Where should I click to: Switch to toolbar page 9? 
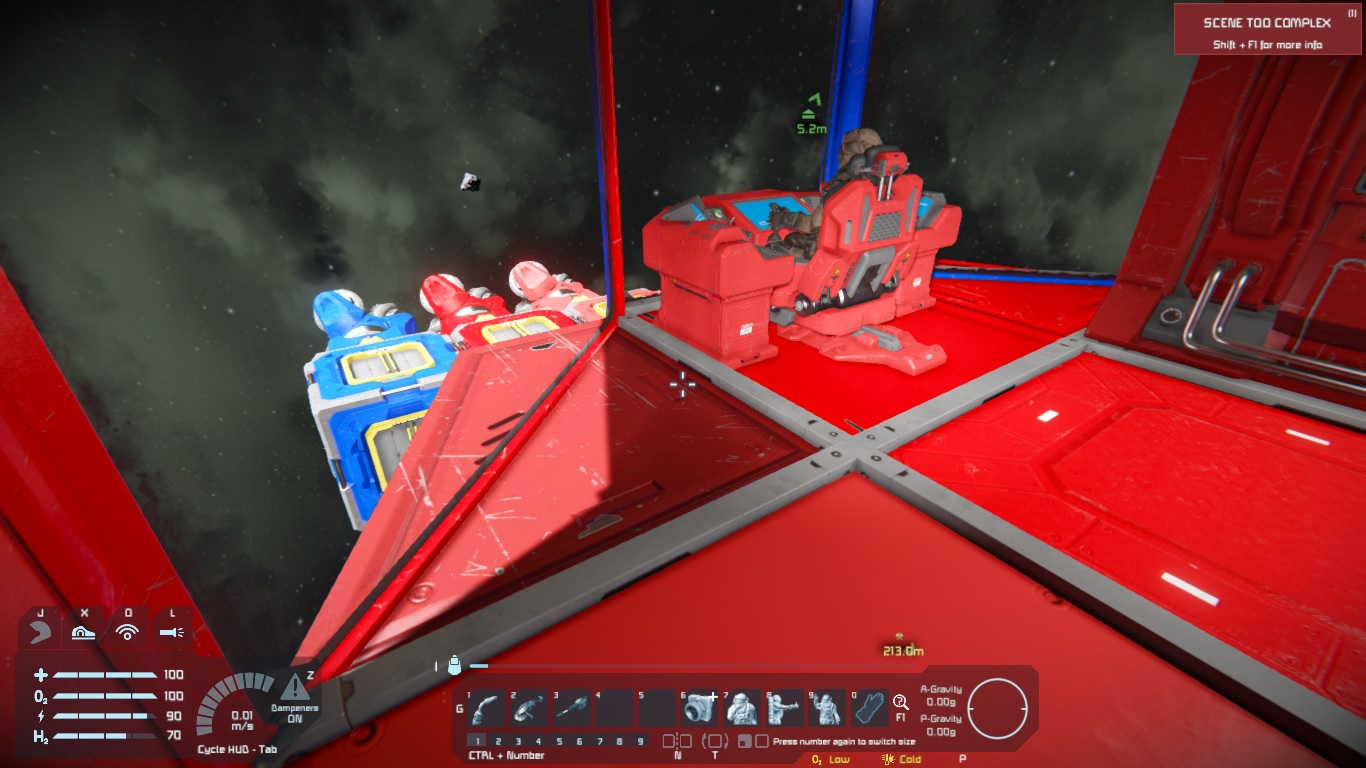641,741
